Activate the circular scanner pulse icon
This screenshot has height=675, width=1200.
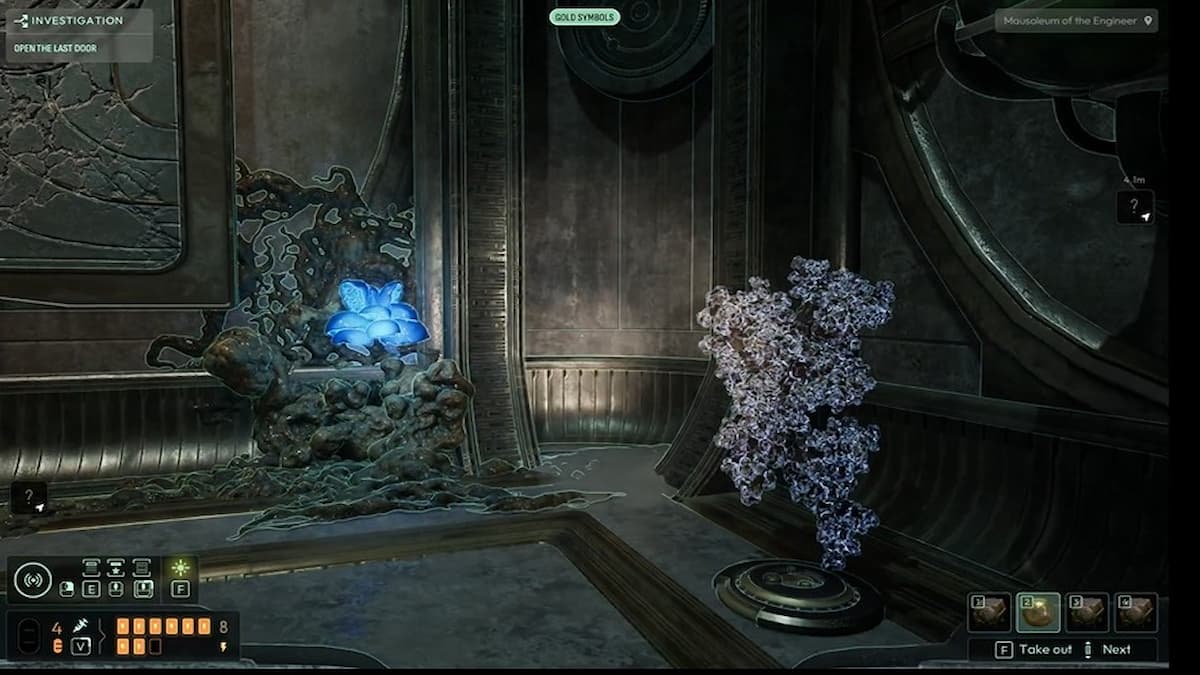[x=32, y=580]
